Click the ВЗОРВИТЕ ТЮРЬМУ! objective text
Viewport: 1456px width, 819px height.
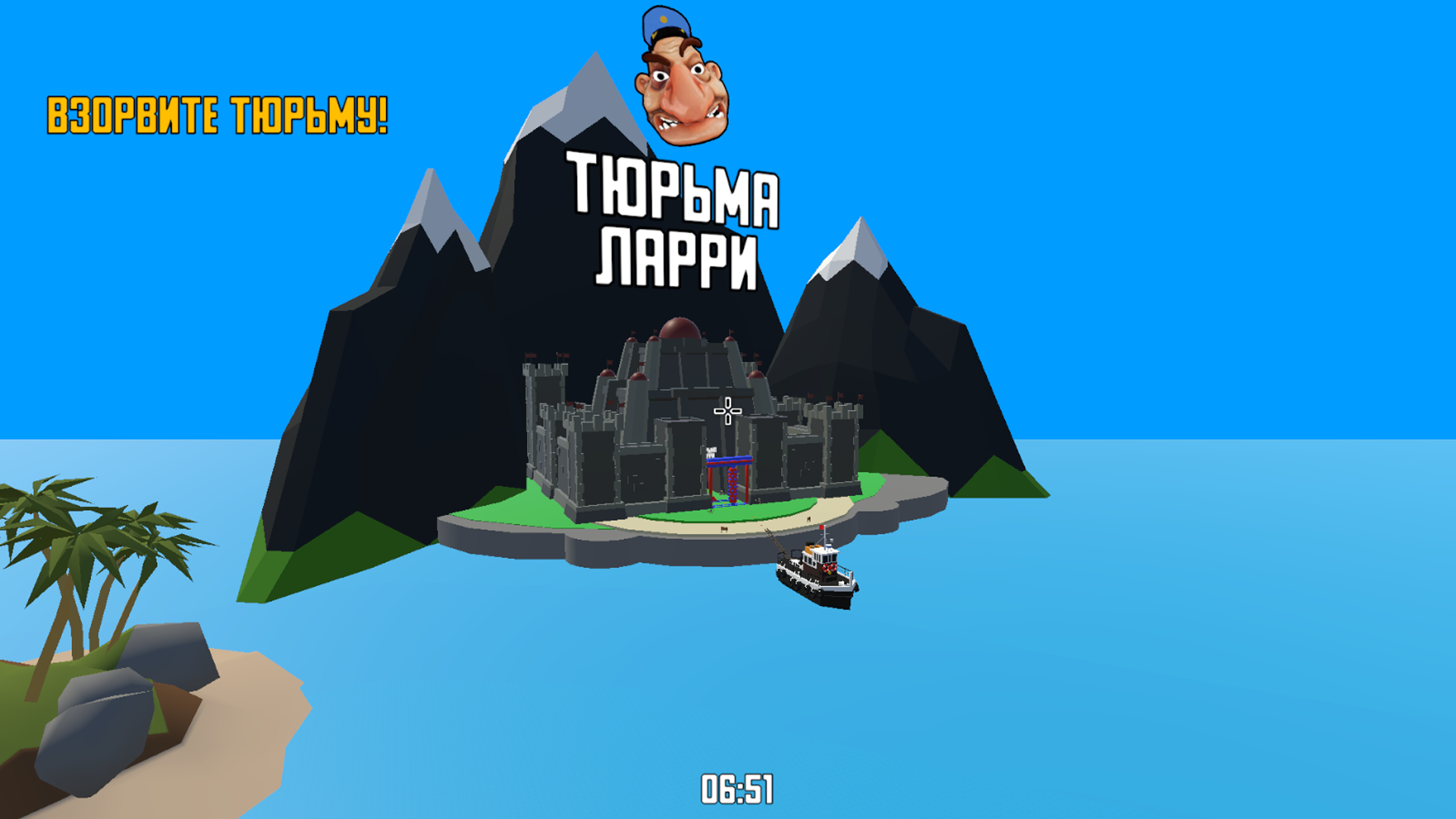pos(218,114)
